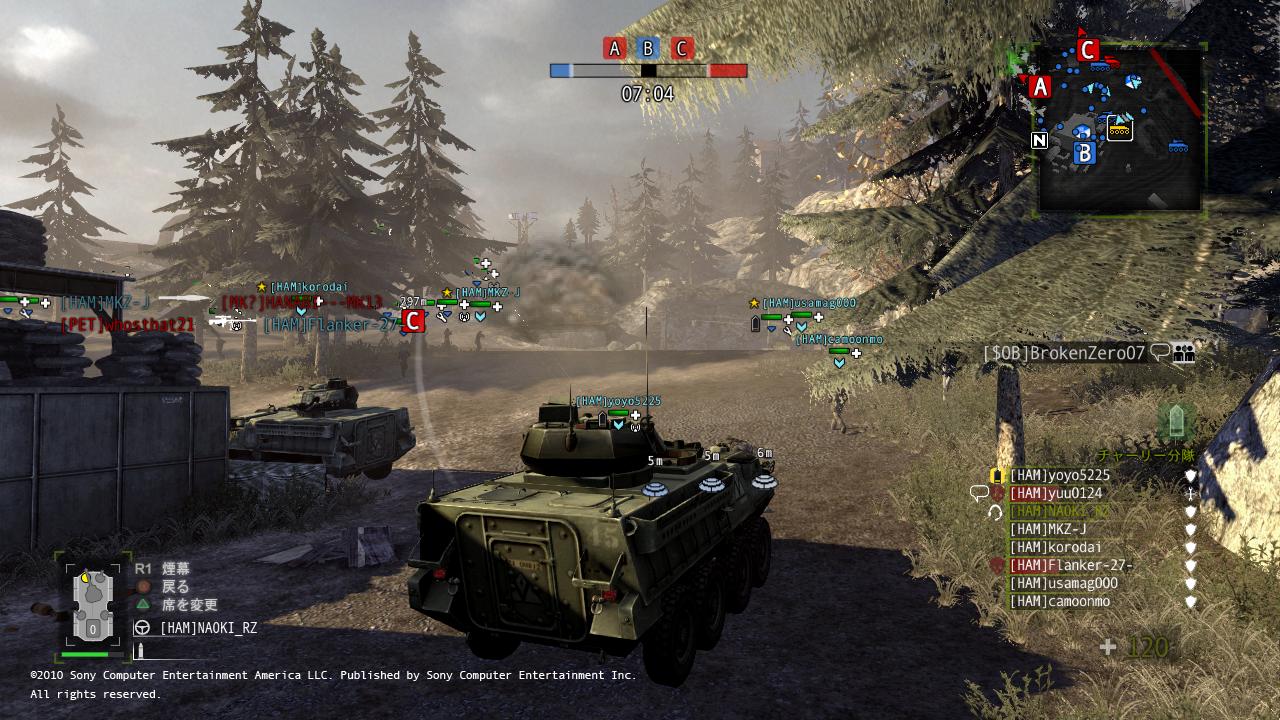Click the N compass marker on the minimap
Image resolution: width=1280 pixels, height=720 pixels.
(1039, 140)
